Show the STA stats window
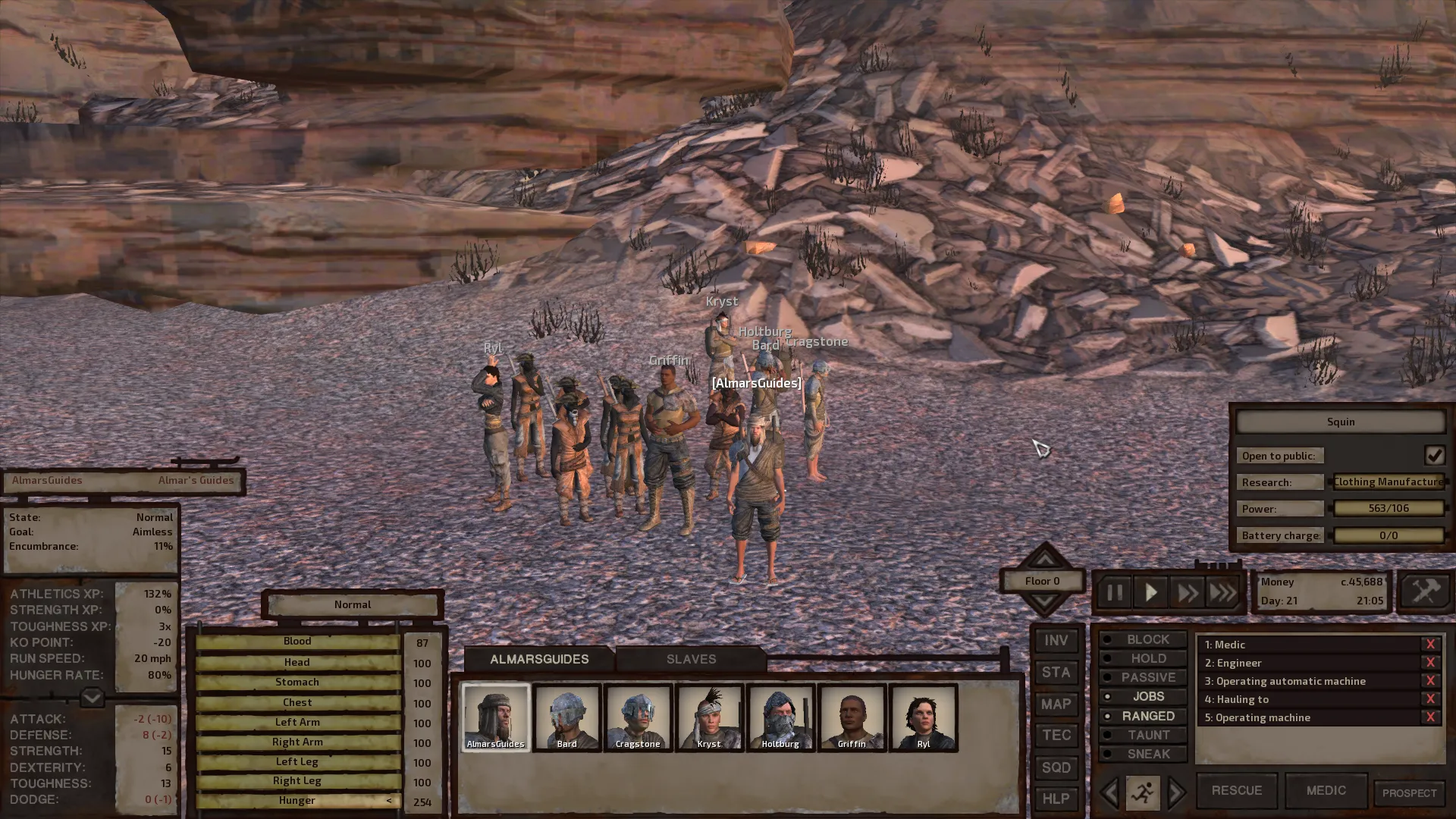 1056,673
